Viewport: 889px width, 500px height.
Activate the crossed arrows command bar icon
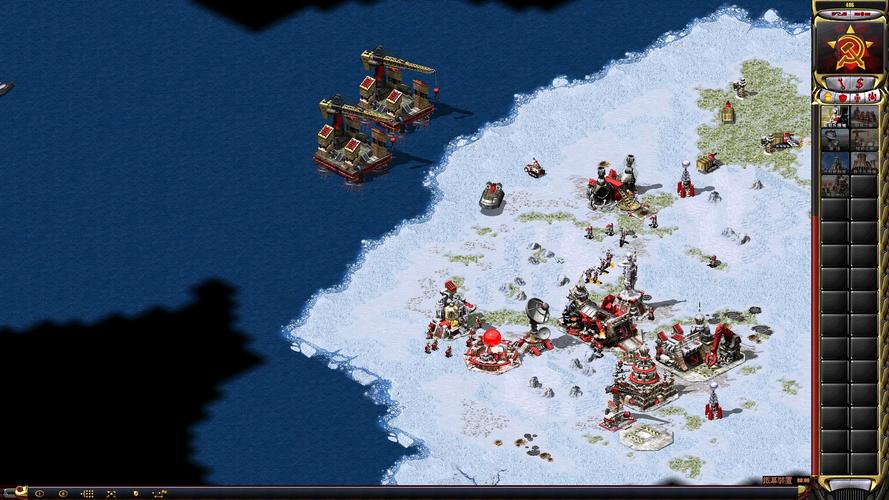[x=110, y=493]
